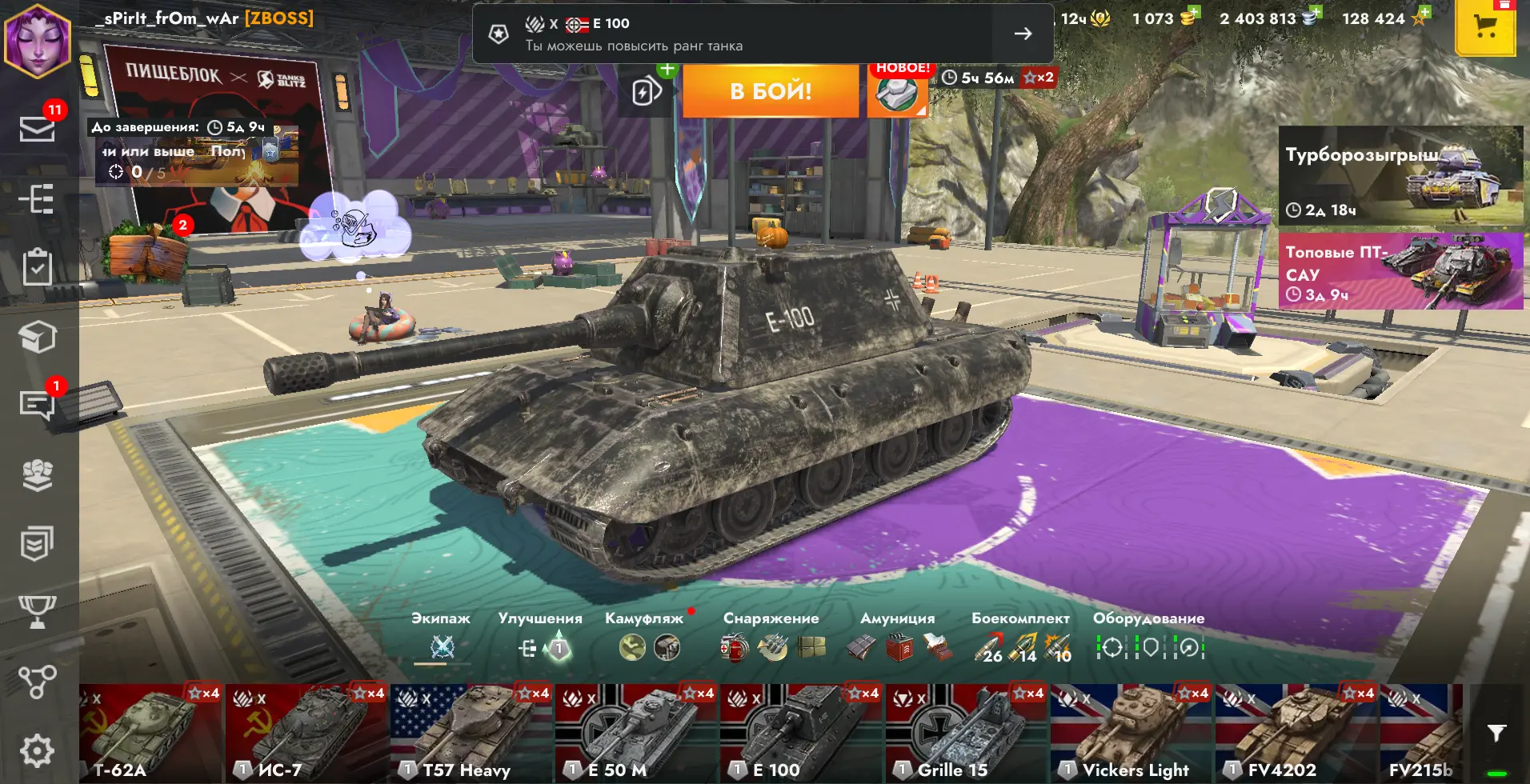The width and height of the screenshot is (1530, 784).
Task: Start battle with the В БОЙ! button
Action: click(770, 91)
